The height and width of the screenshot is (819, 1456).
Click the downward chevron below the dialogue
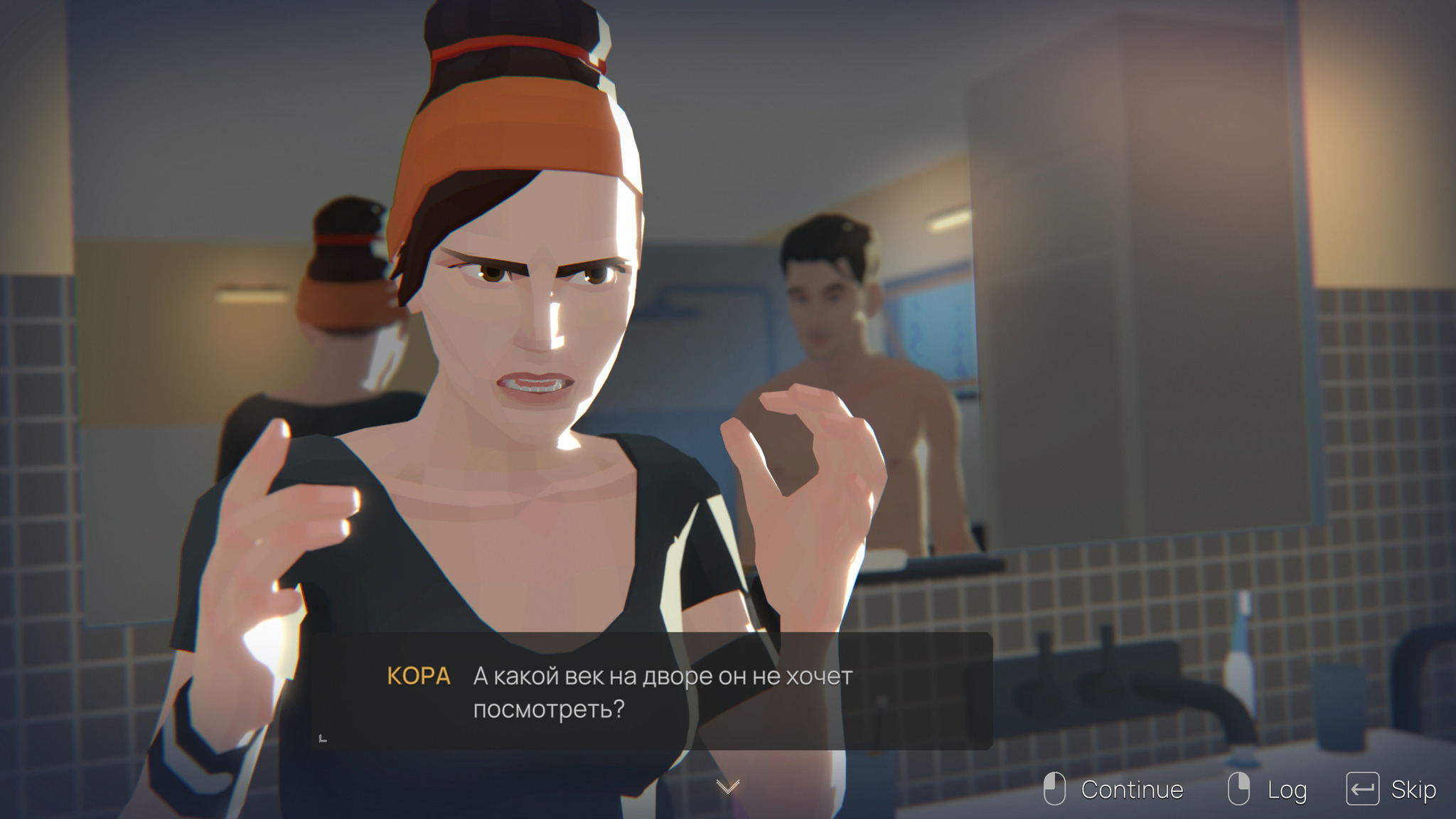coord(727,786)
